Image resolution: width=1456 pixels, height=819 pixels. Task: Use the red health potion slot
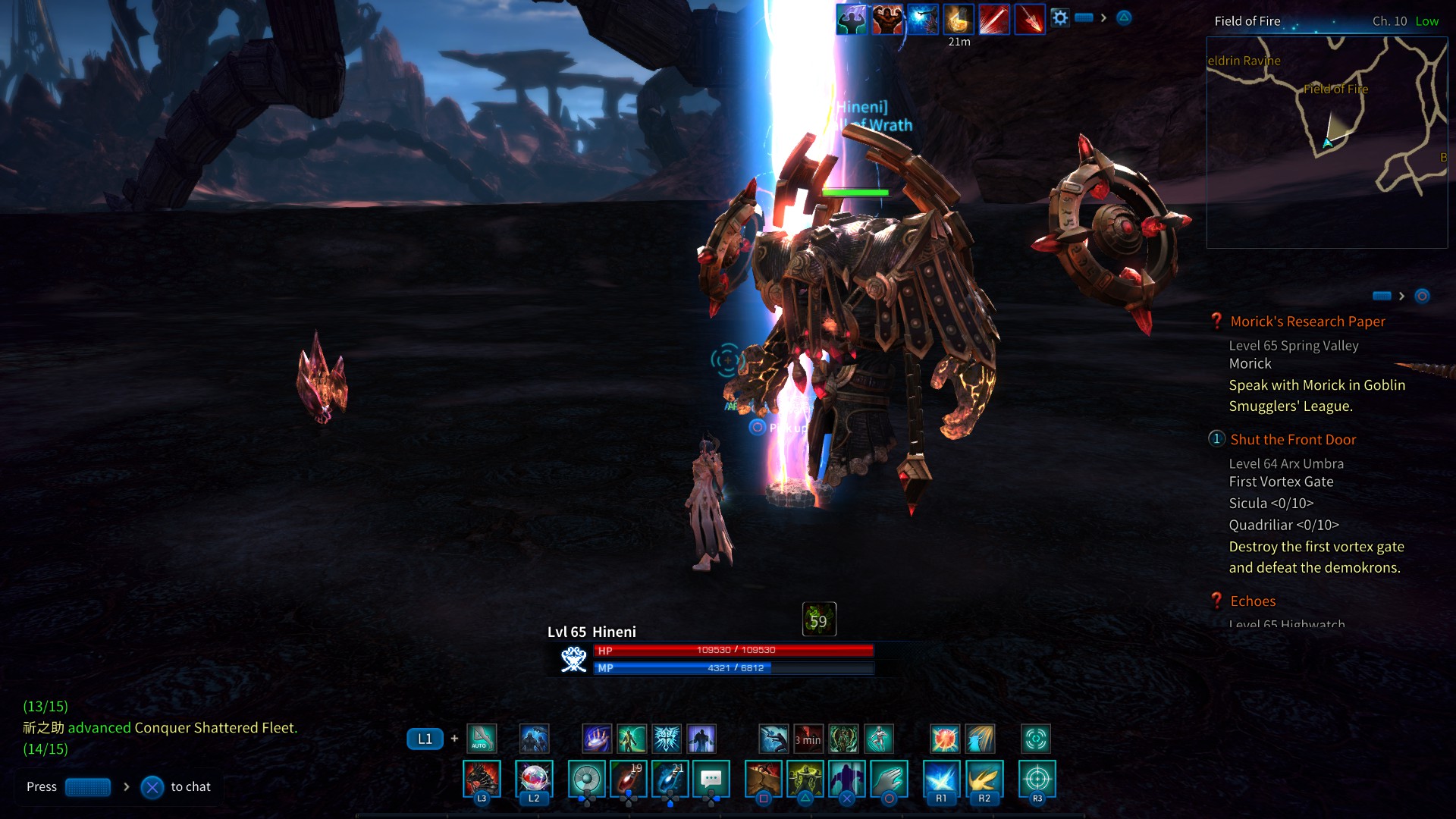tap(629, 780)
